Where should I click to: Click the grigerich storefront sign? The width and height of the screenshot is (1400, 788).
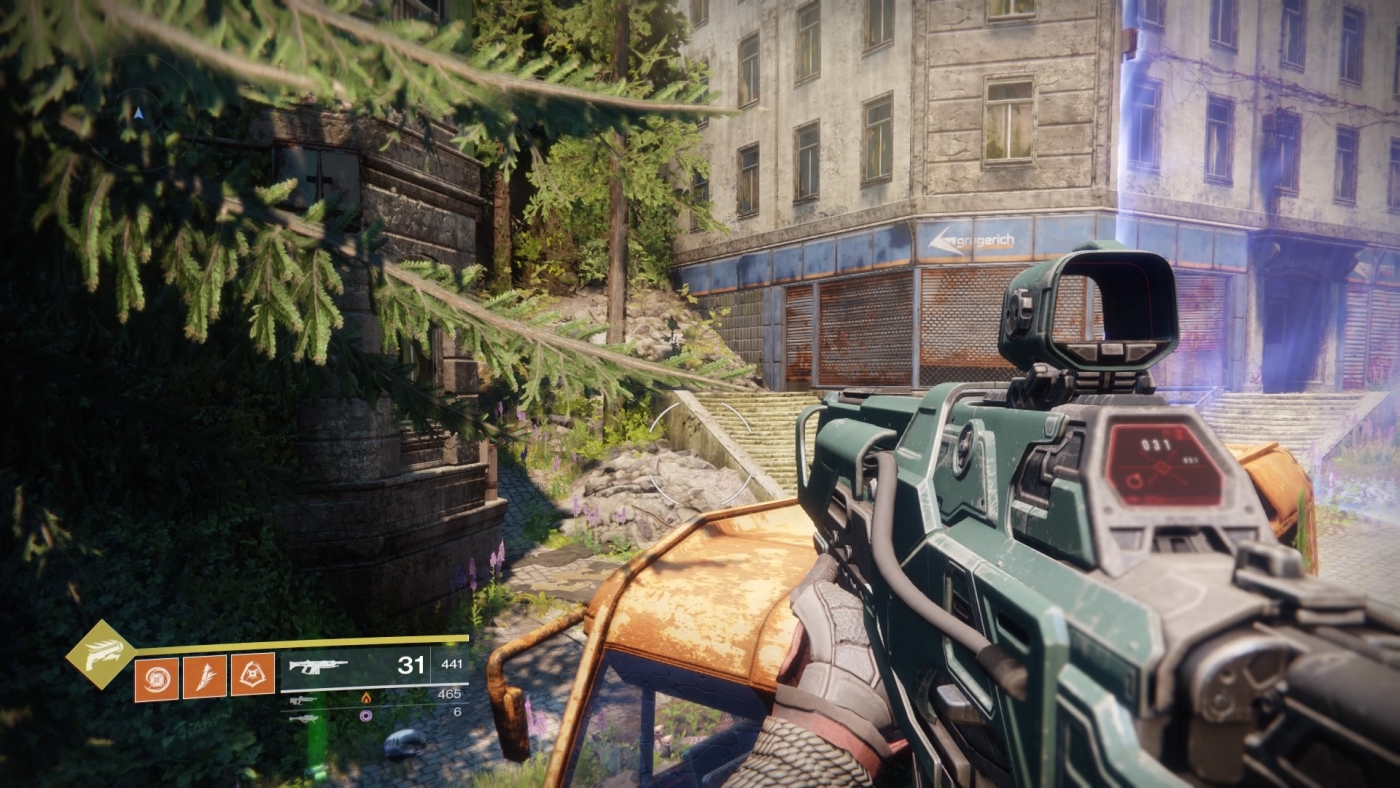970,240
